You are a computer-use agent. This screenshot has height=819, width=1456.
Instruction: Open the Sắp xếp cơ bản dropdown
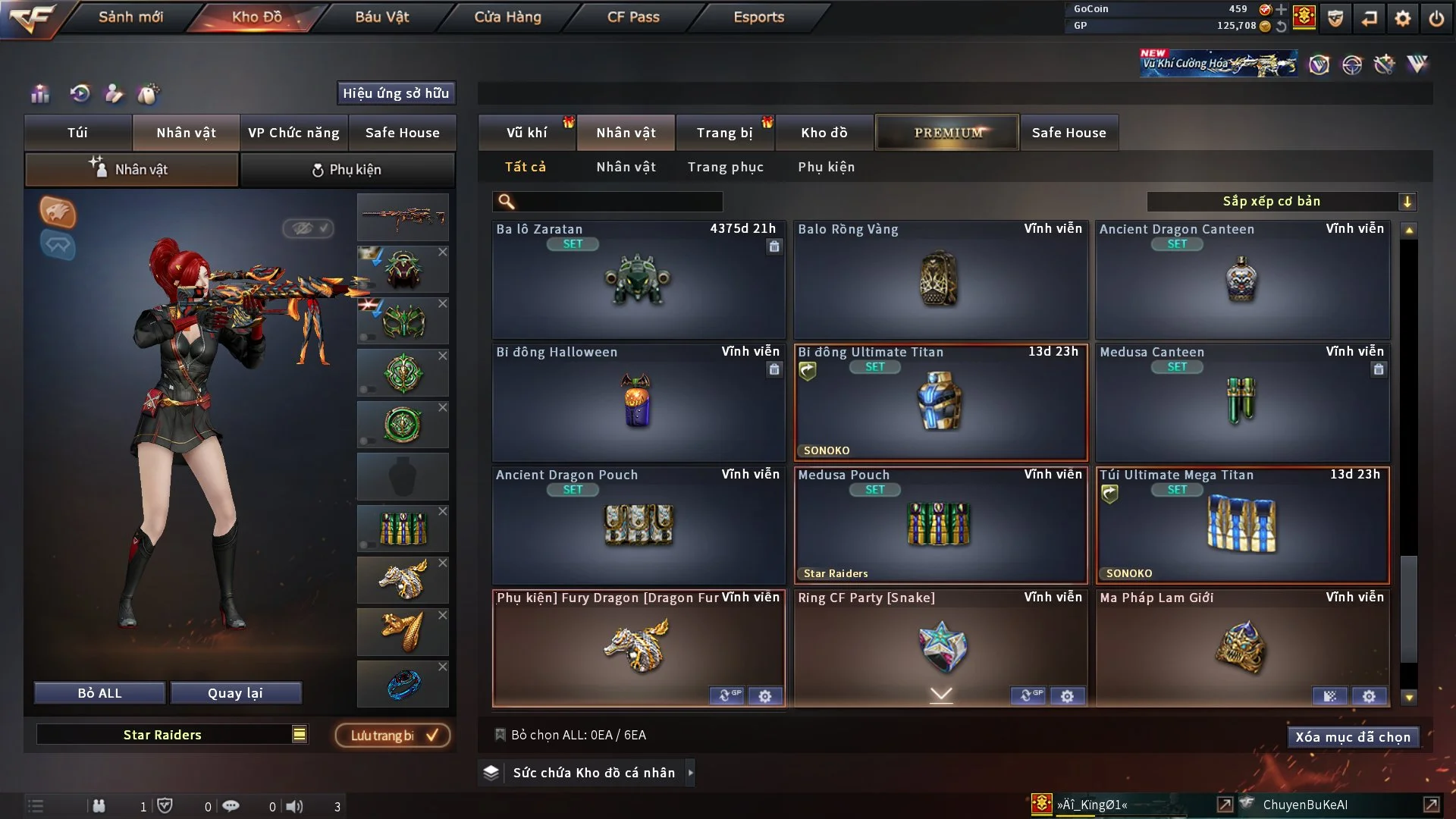point(1281,202)
